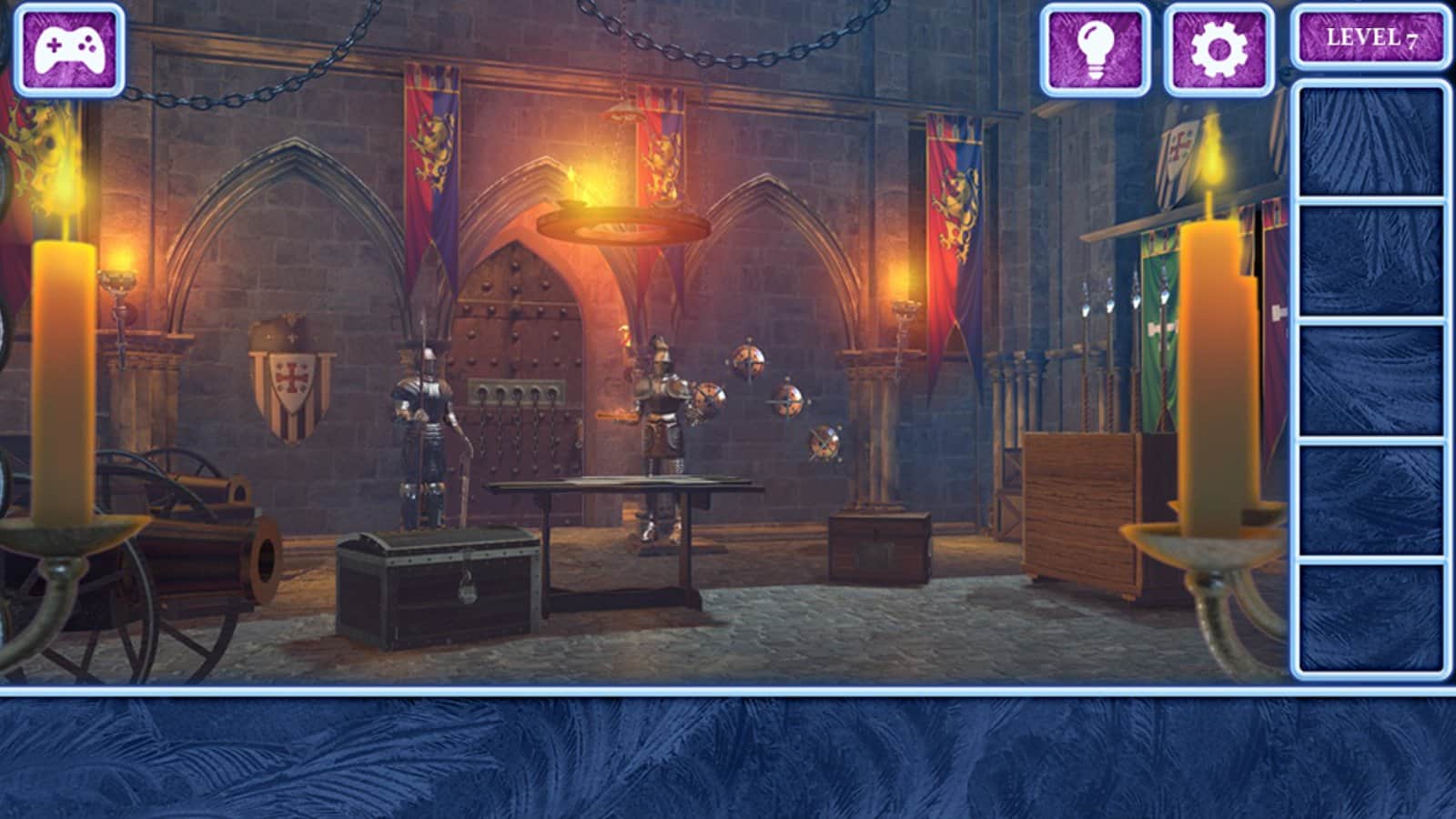Screen dimensions: 1456x819
Task: Select the second inventory slot
Action: coord(1370,261)
